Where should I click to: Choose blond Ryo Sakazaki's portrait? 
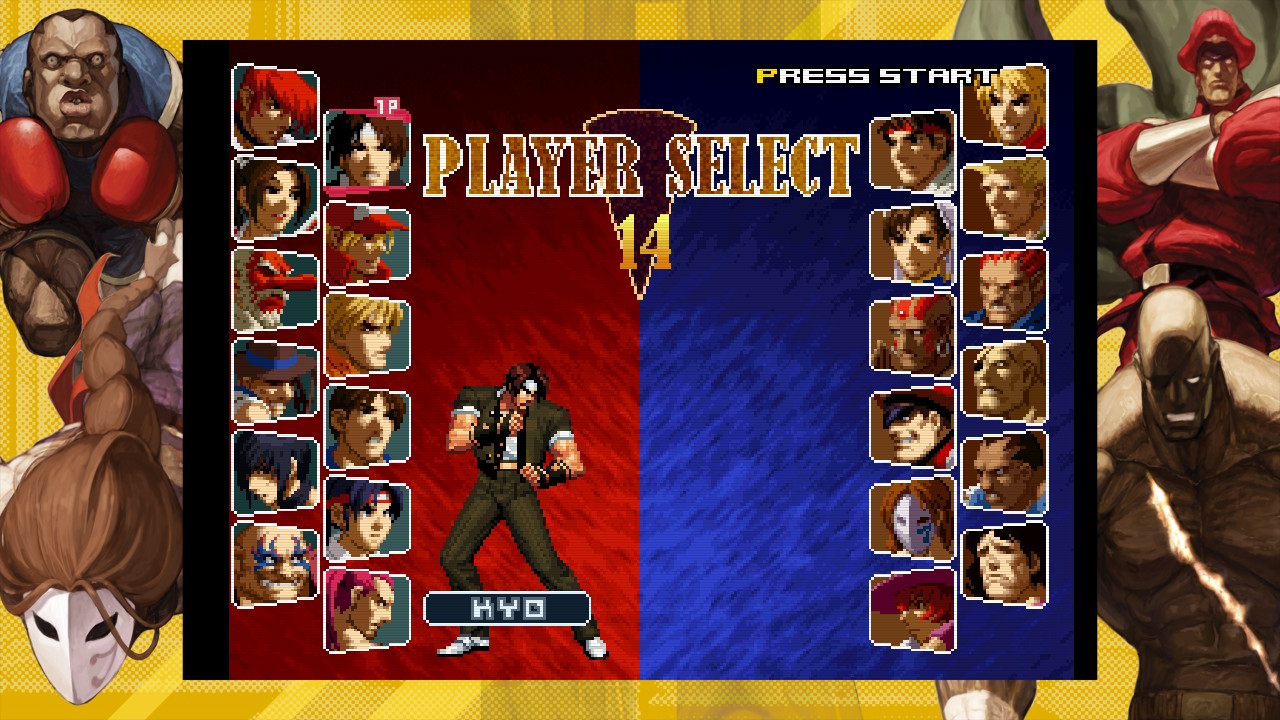(x=367, y=335)
